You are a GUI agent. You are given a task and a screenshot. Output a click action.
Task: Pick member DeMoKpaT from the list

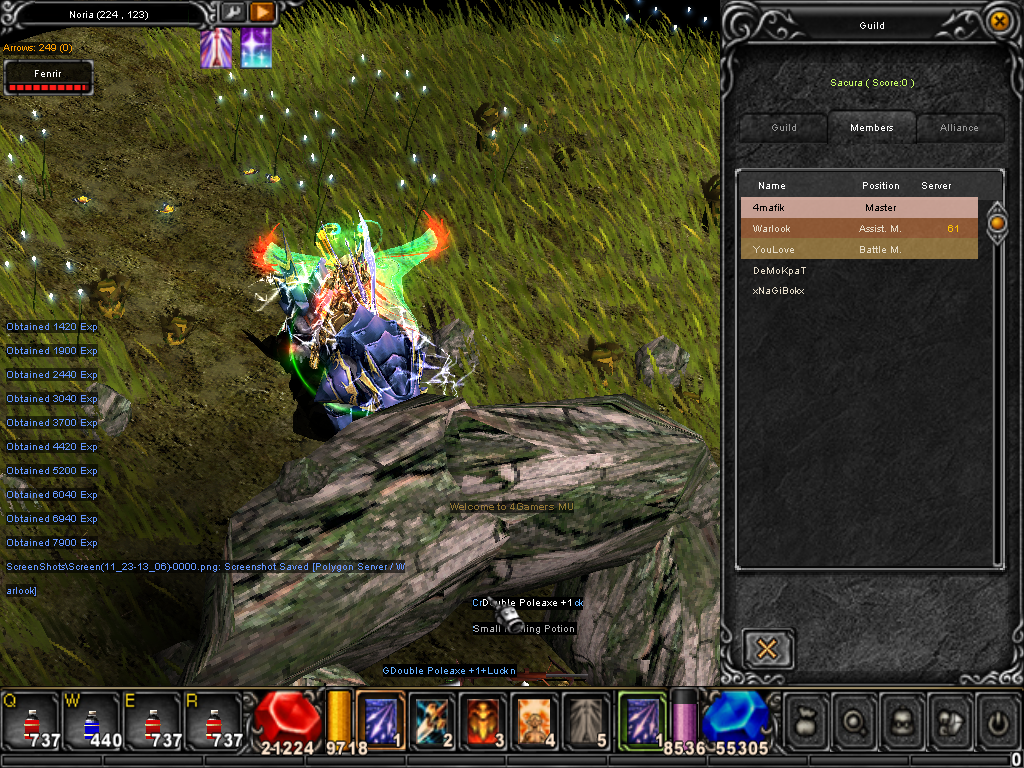pyautogui.click(x=780, y=271)
